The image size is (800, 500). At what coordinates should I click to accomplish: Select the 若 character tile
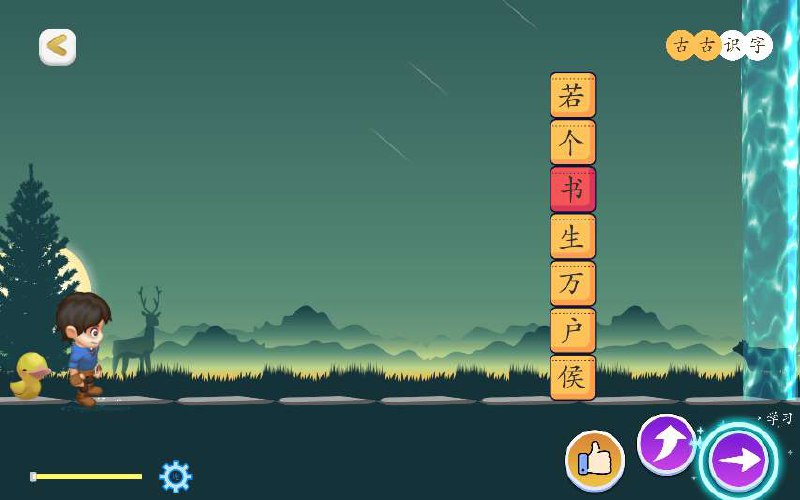[x=572, y=96]
